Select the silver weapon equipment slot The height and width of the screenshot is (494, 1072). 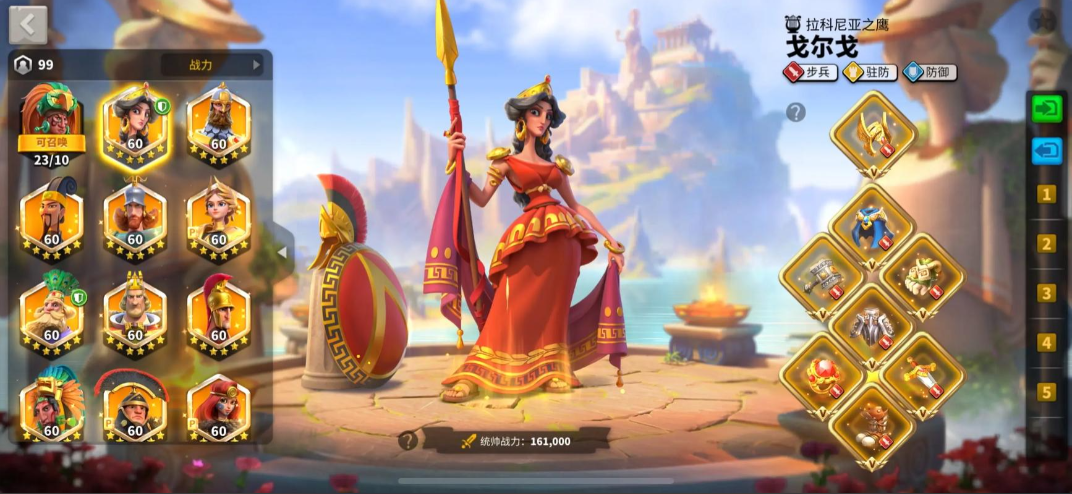click(x=823, y=275)
